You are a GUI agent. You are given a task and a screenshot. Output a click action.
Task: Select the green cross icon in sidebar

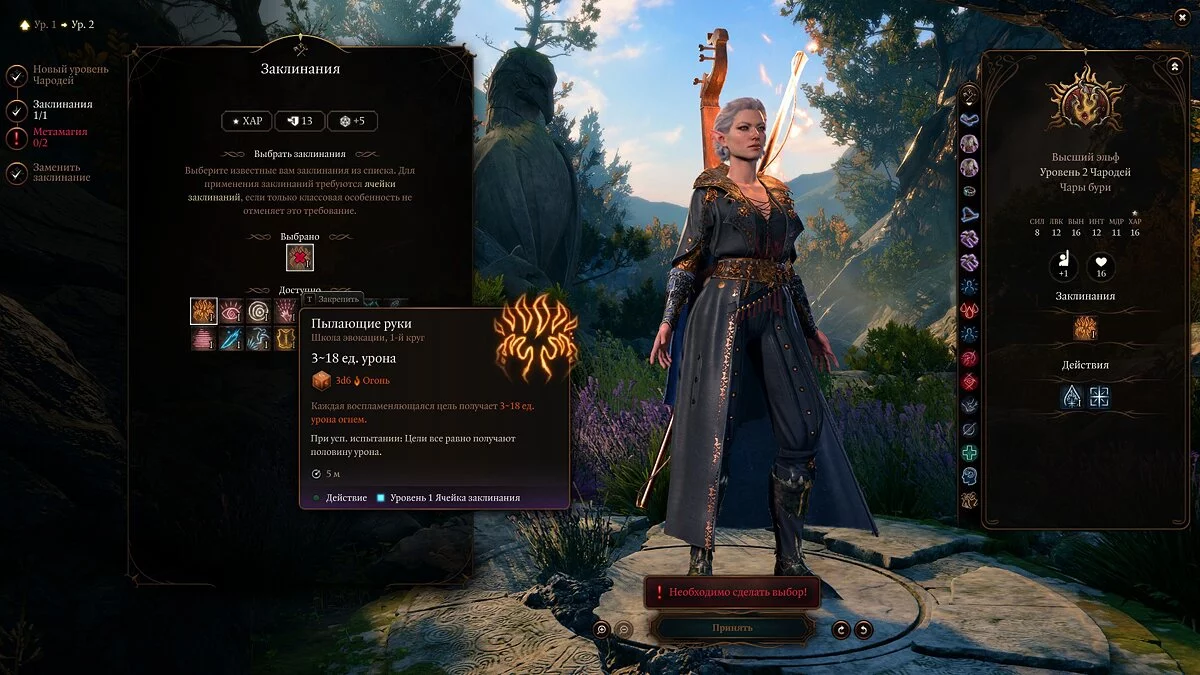click(969, 453)
